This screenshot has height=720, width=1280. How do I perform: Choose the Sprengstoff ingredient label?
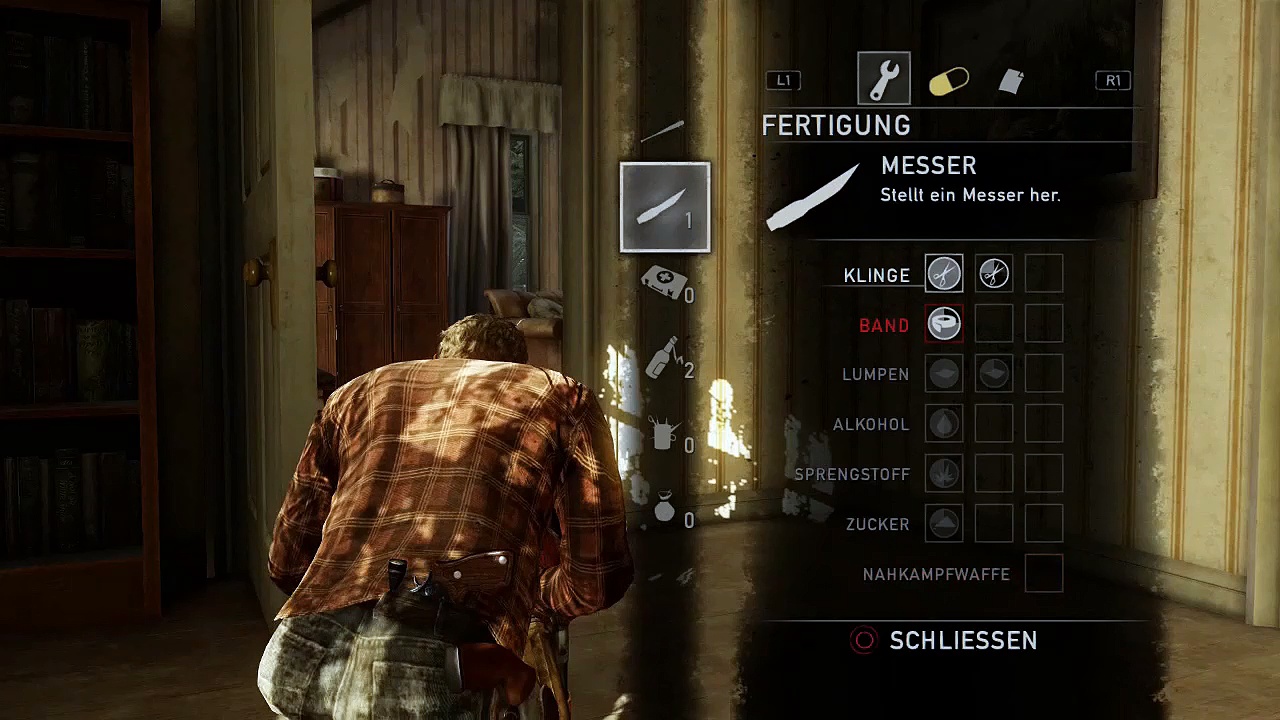tap(852, 475)
